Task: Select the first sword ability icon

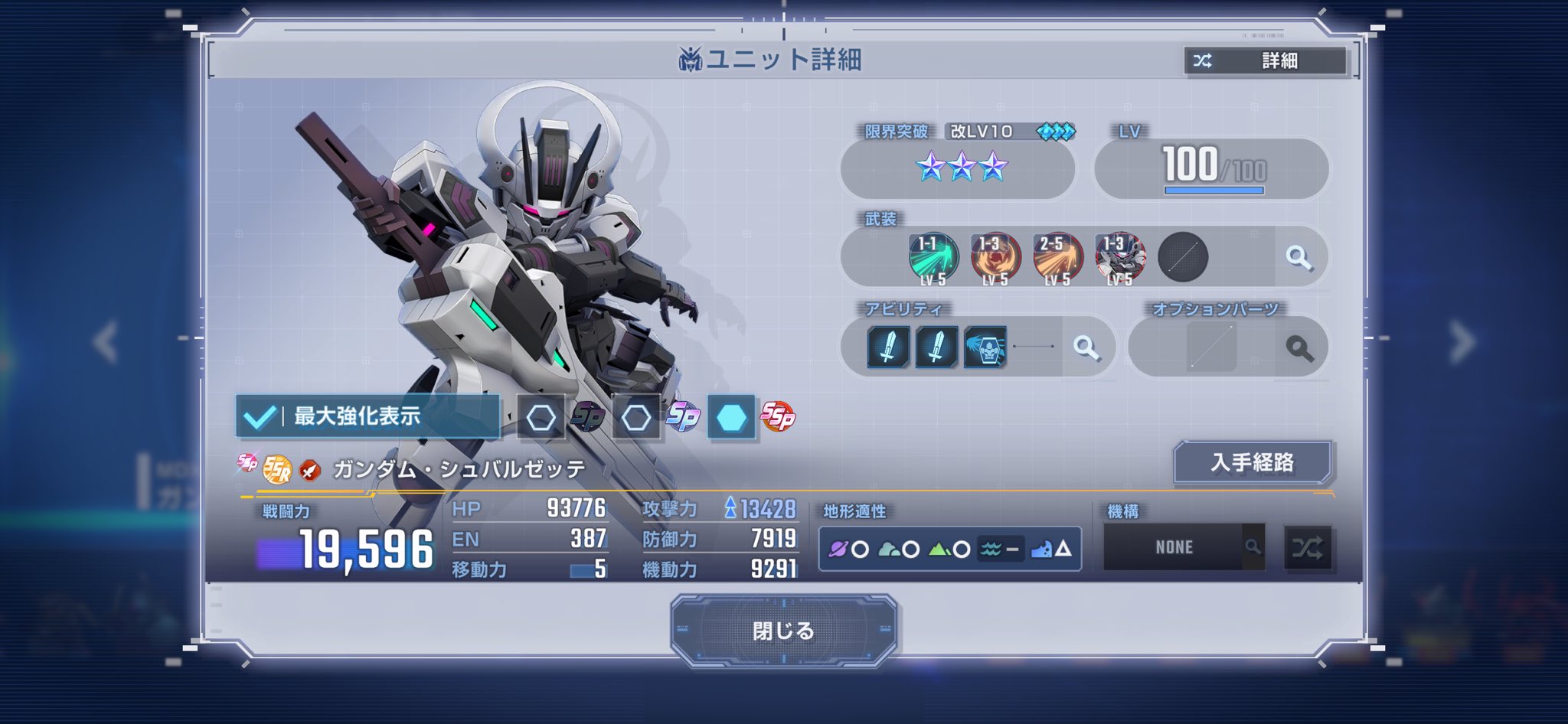Action: (888, 347)
